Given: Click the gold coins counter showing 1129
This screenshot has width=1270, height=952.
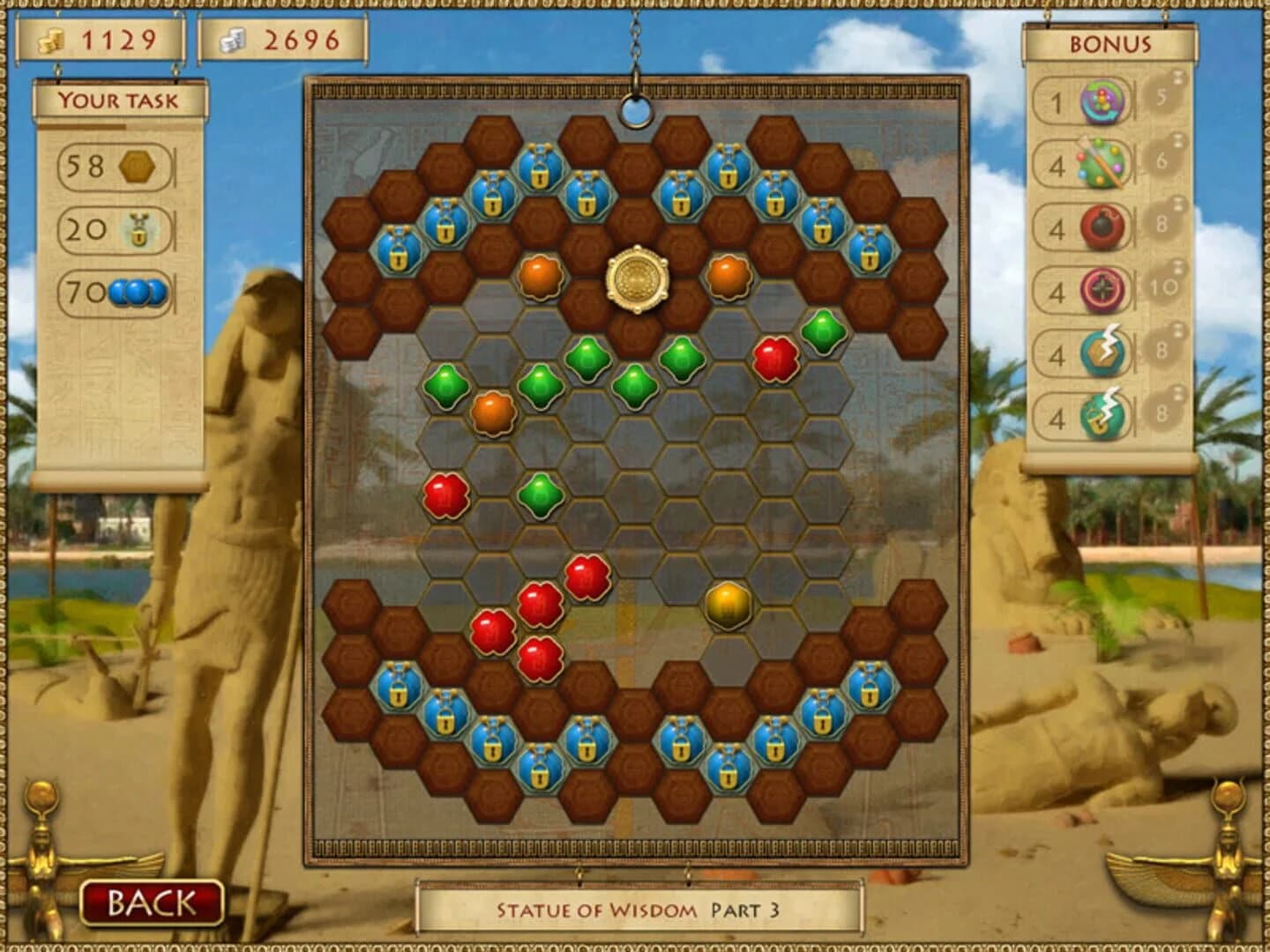Looking at the screenshot, I should (x=101, y=40).
